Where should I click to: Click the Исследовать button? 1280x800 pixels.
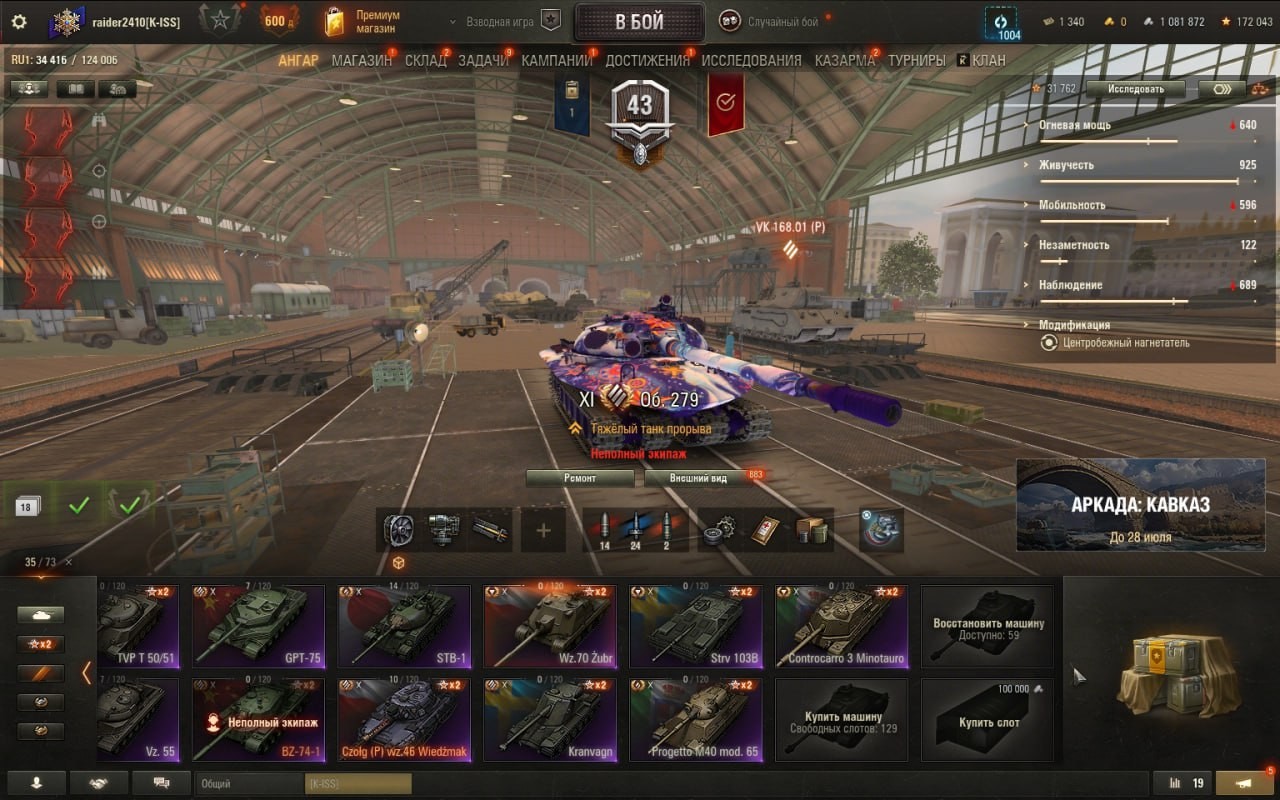click(x=1135, y=89)
